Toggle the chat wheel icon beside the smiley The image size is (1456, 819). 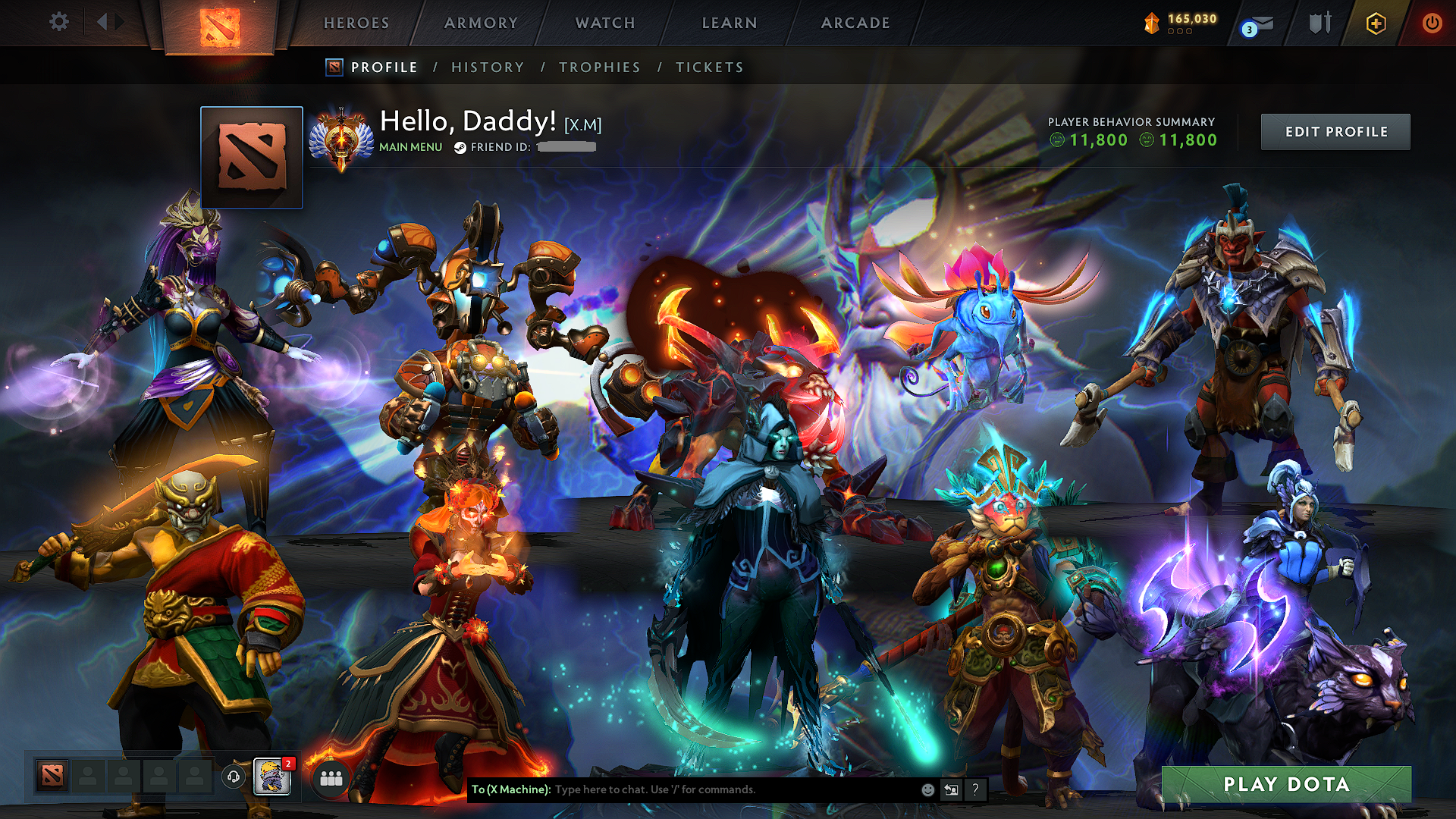950,789
